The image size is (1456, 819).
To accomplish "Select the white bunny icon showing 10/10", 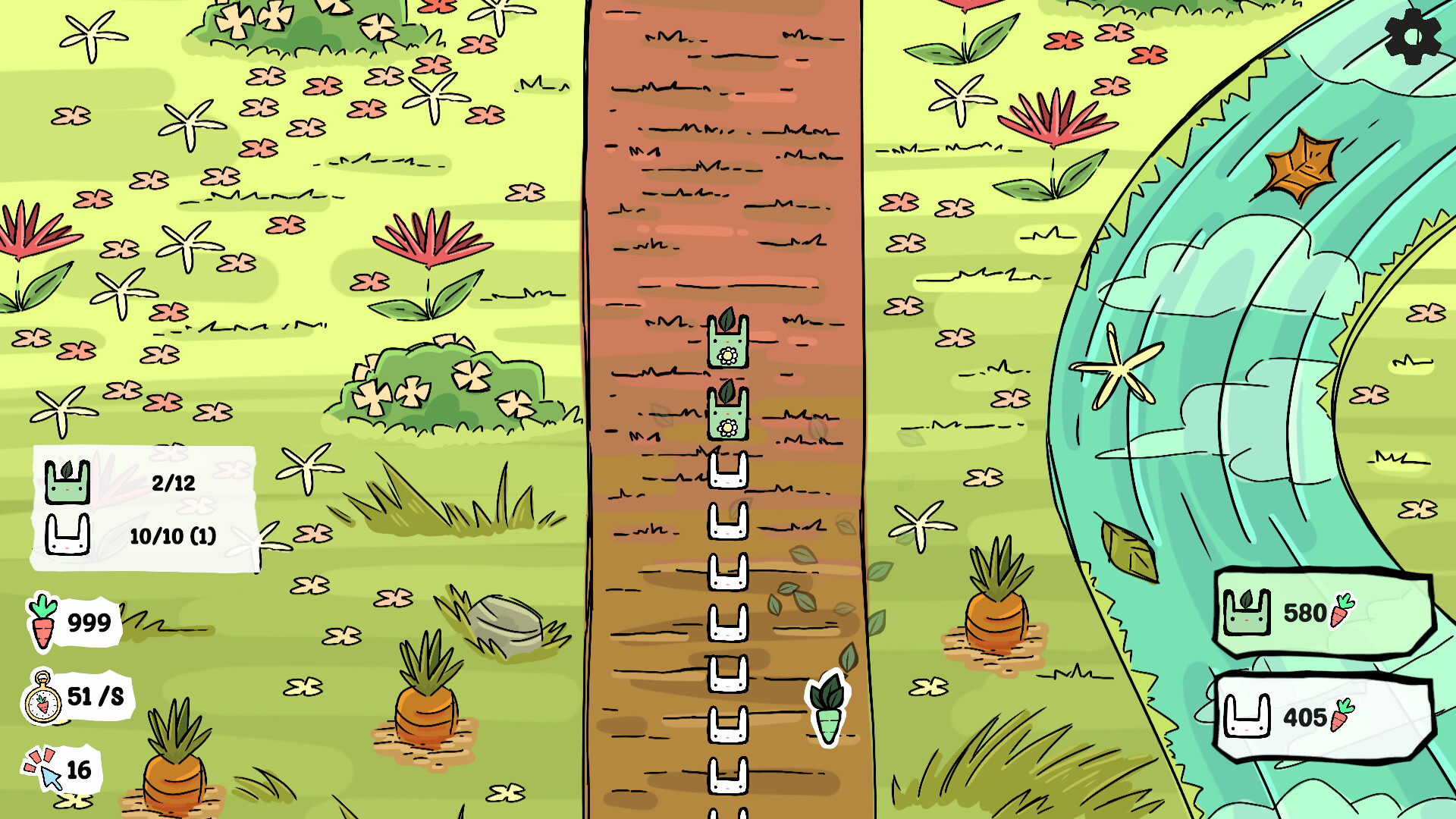I will [68, 536].
